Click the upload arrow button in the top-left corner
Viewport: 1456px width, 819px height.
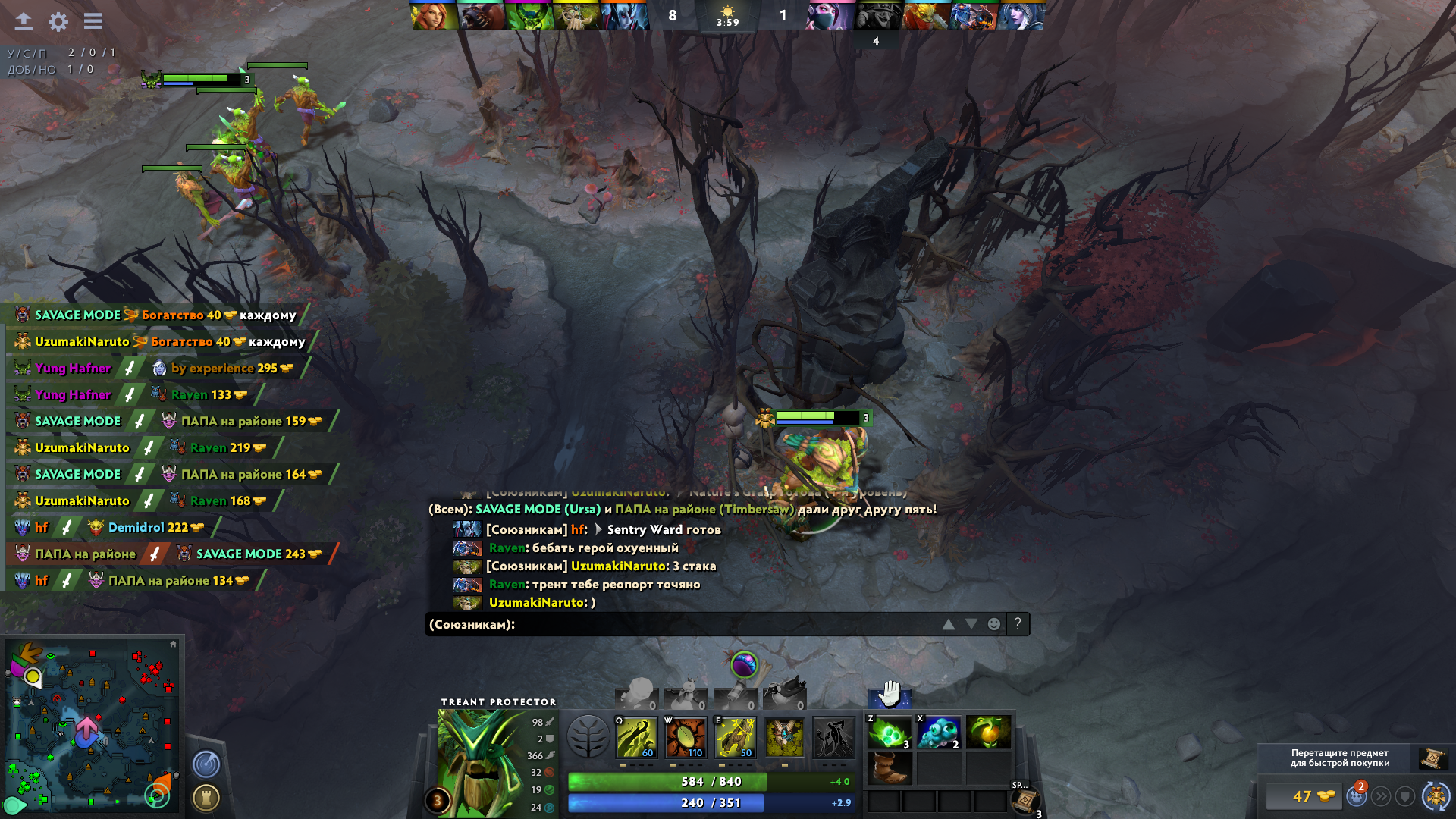(x=24, y=21)
